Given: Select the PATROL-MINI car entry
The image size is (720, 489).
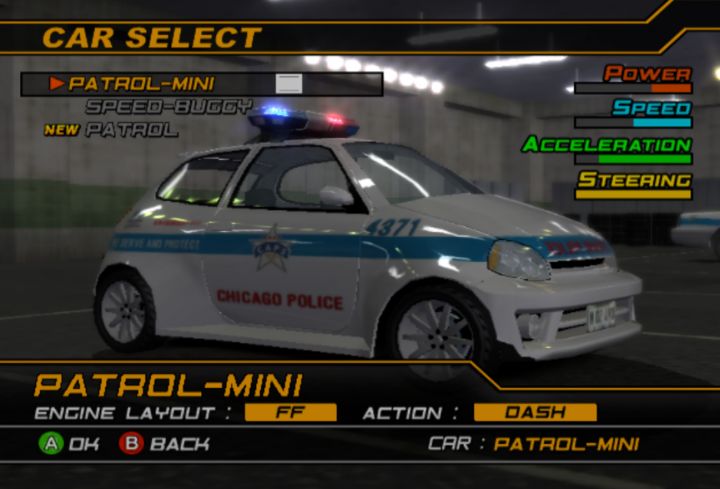Looking at the screenshot, I should coord(141,84).
